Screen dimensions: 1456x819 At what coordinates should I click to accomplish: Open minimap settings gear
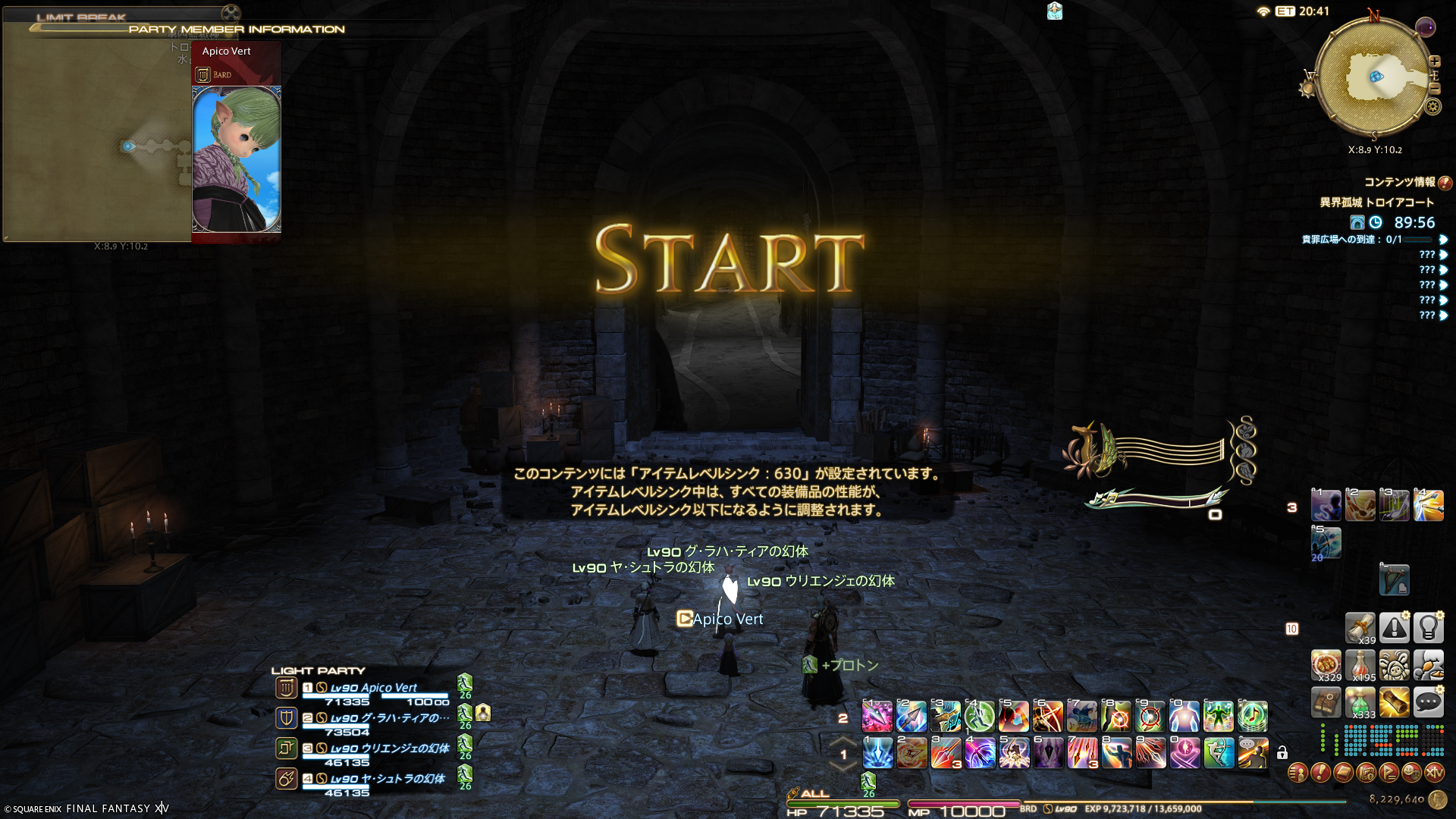[x=1432, y=107]
